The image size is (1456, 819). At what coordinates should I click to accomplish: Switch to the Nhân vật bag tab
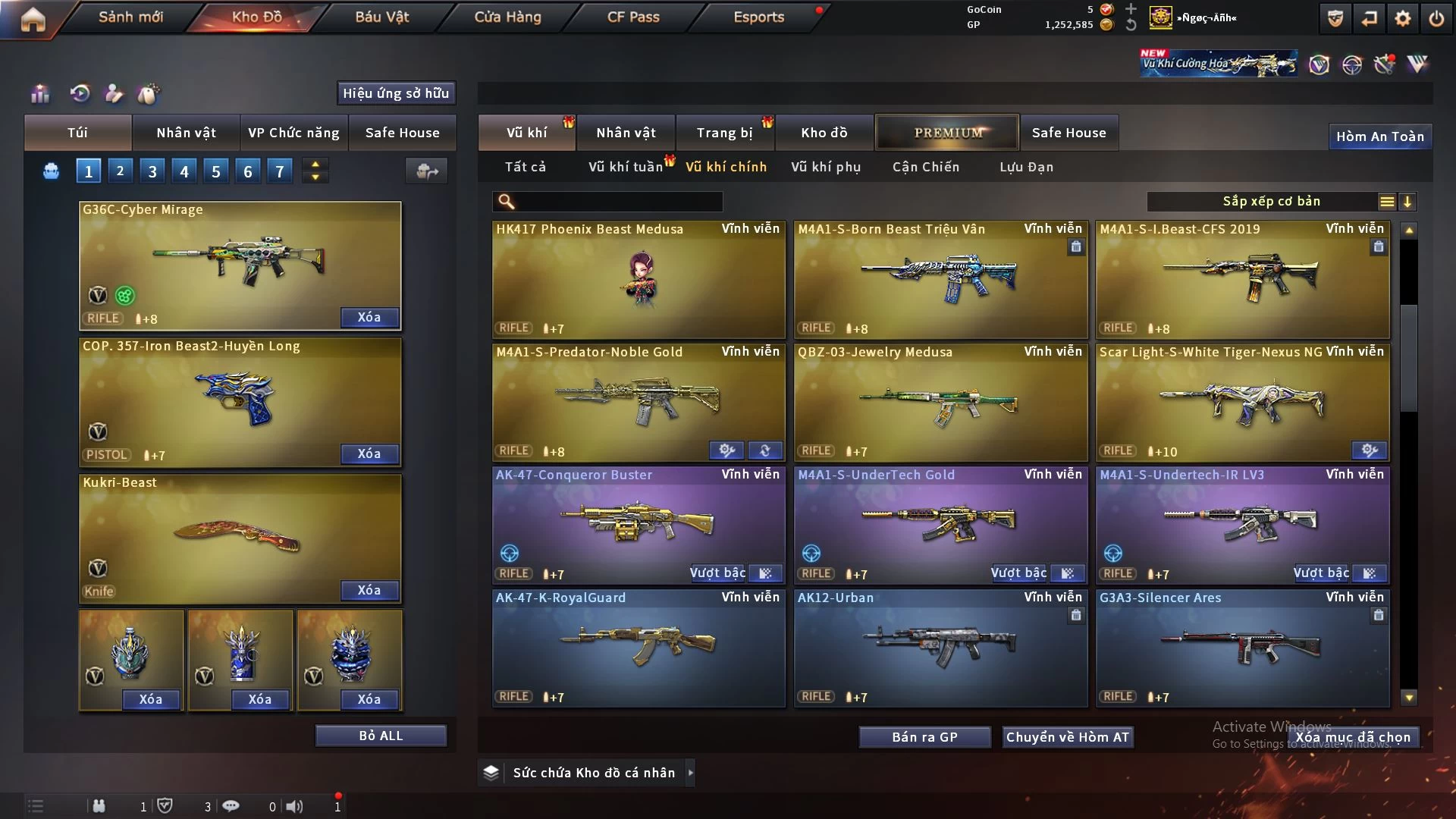[x=186, y=133]
